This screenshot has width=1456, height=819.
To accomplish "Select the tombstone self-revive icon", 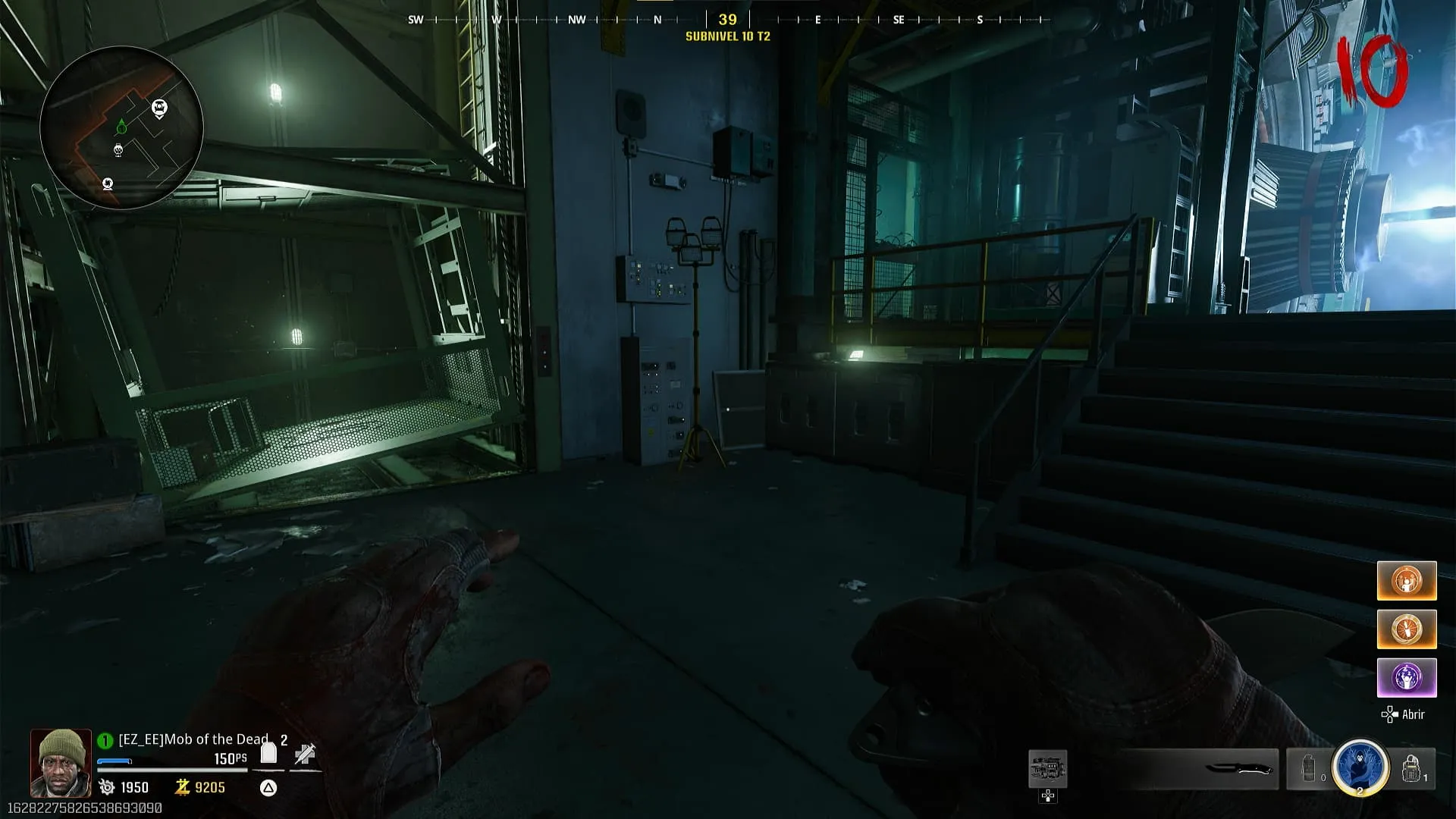I will (268, 753).
